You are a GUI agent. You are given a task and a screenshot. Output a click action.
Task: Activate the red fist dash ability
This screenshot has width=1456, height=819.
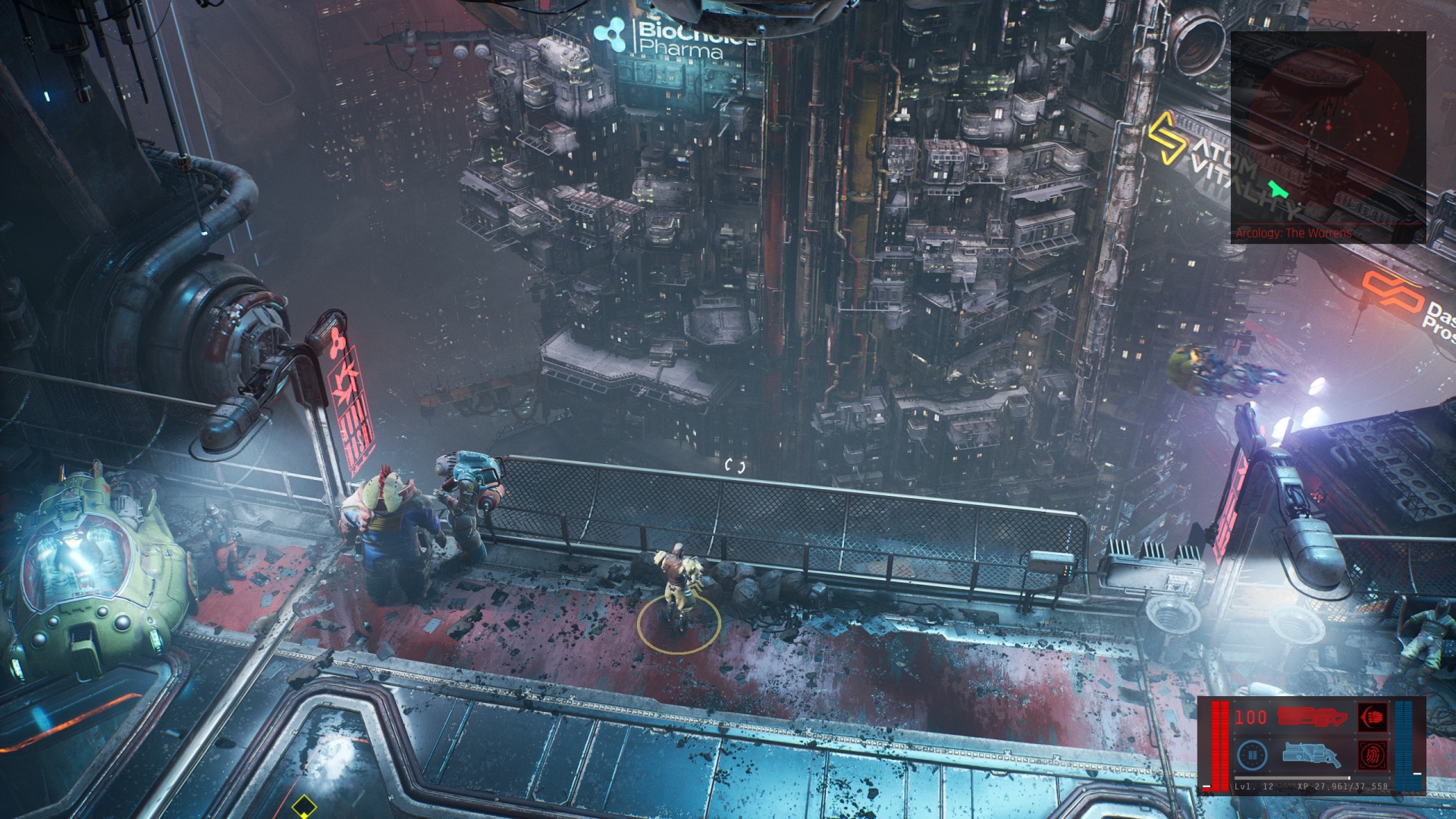pos(1373,717)
